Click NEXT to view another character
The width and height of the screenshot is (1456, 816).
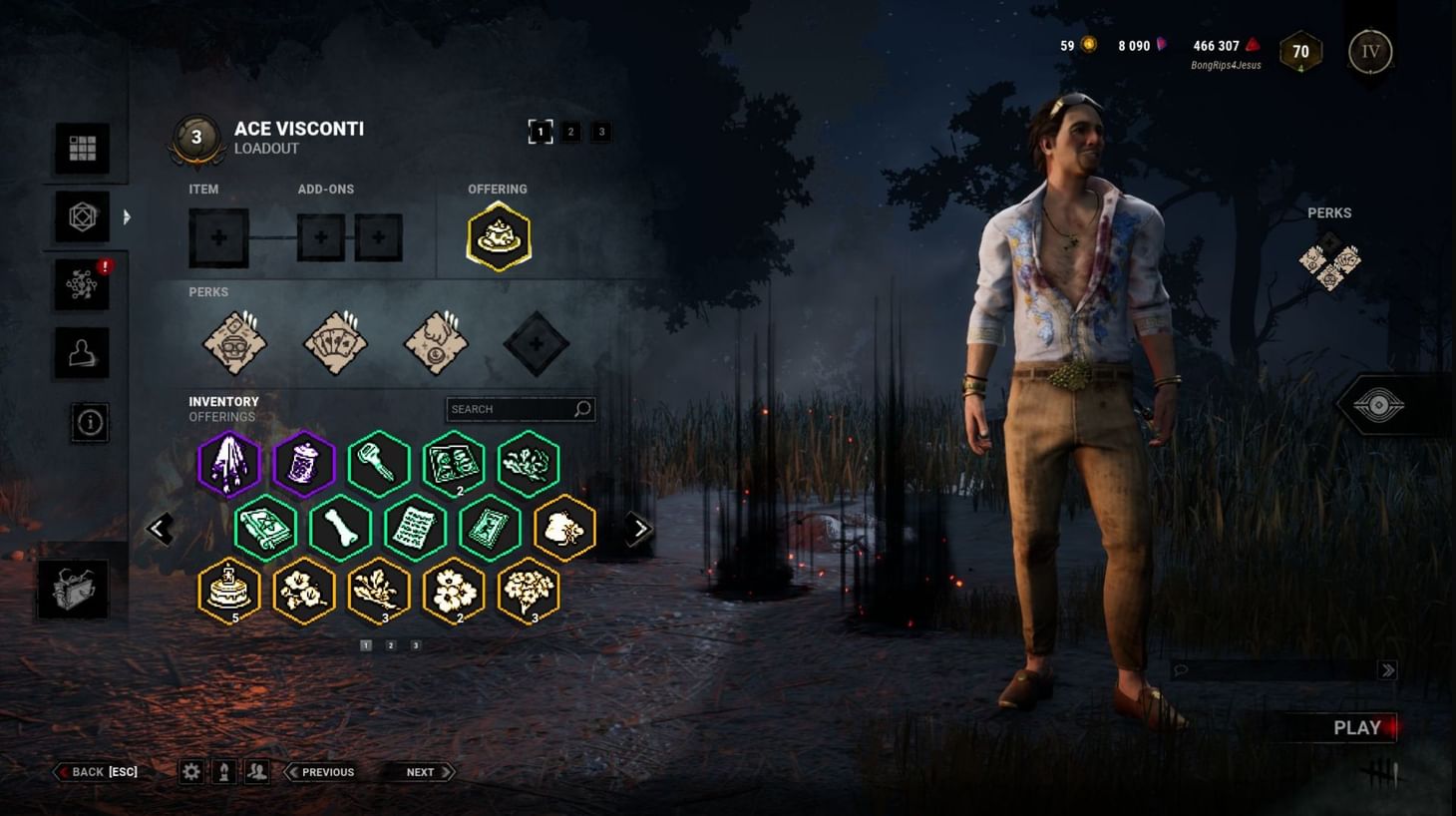[x=422, y=771]
